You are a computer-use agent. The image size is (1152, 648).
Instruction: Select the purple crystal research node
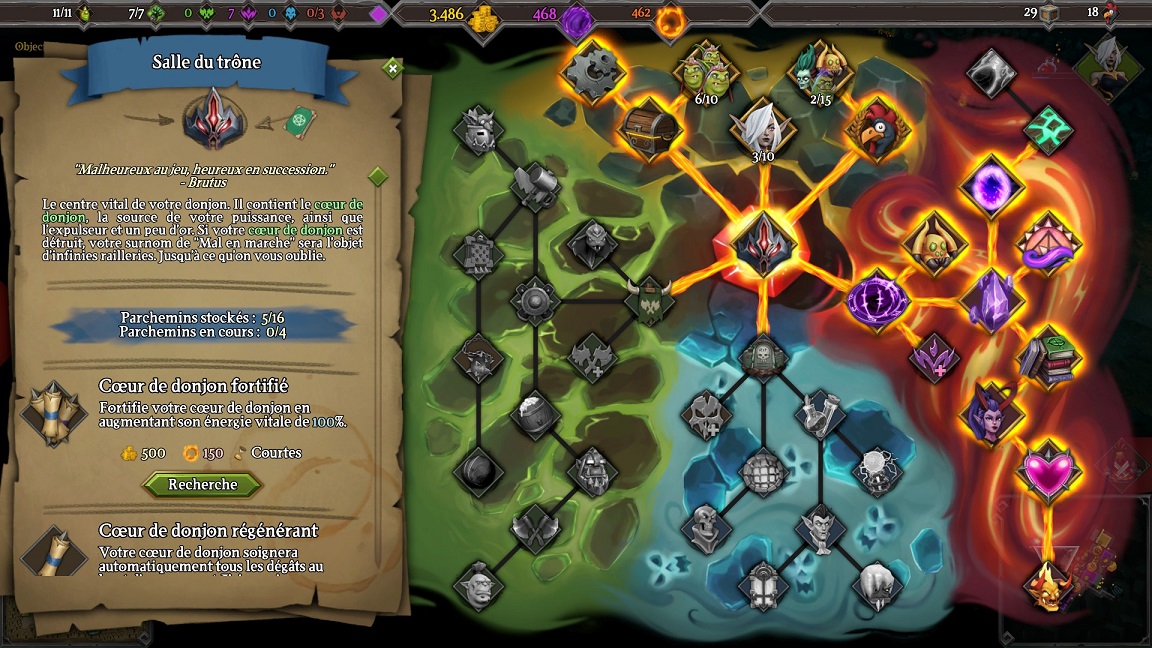(x=990, y=300)
